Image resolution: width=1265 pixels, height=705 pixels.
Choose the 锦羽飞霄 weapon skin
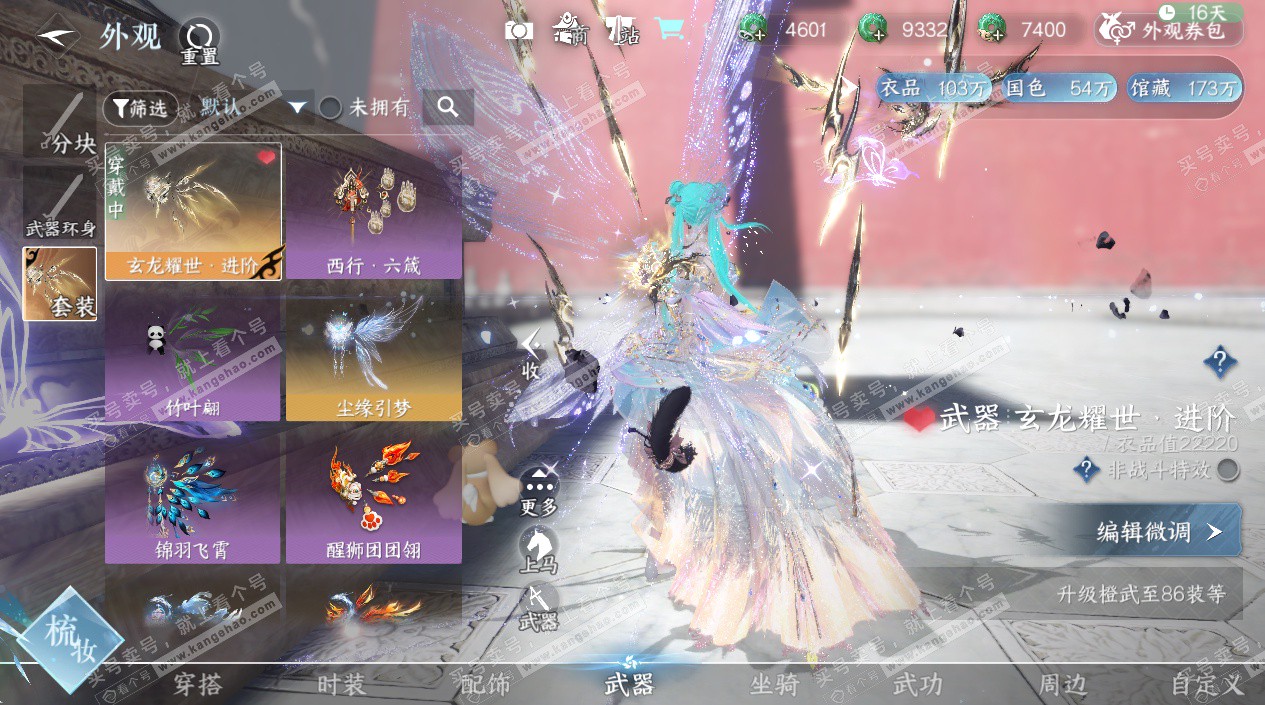(192, 497)
